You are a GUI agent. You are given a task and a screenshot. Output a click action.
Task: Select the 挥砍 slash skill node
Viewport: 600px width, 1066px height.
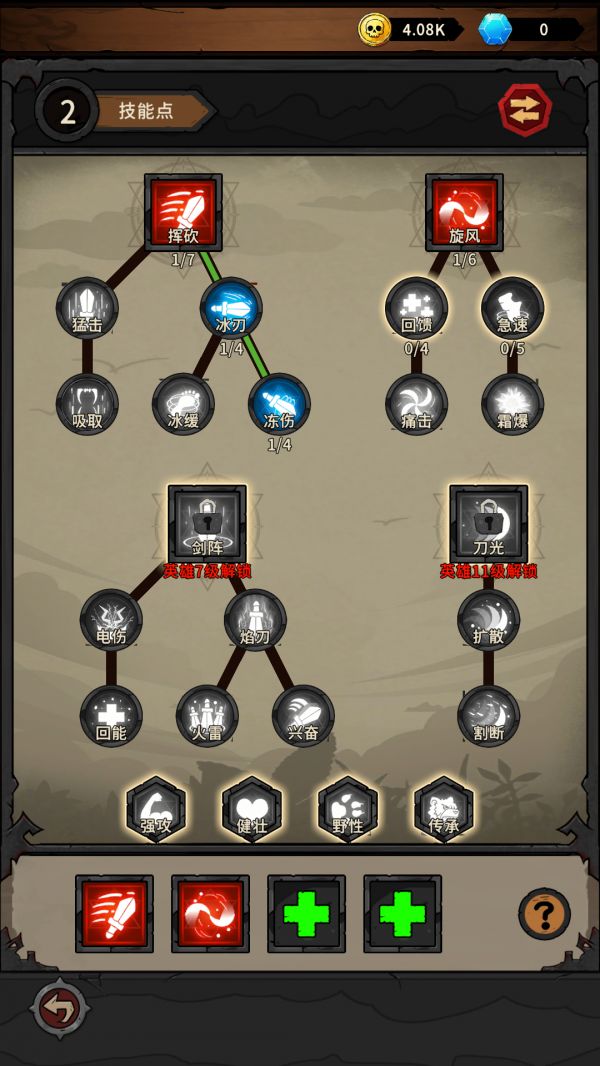[182, 212]
